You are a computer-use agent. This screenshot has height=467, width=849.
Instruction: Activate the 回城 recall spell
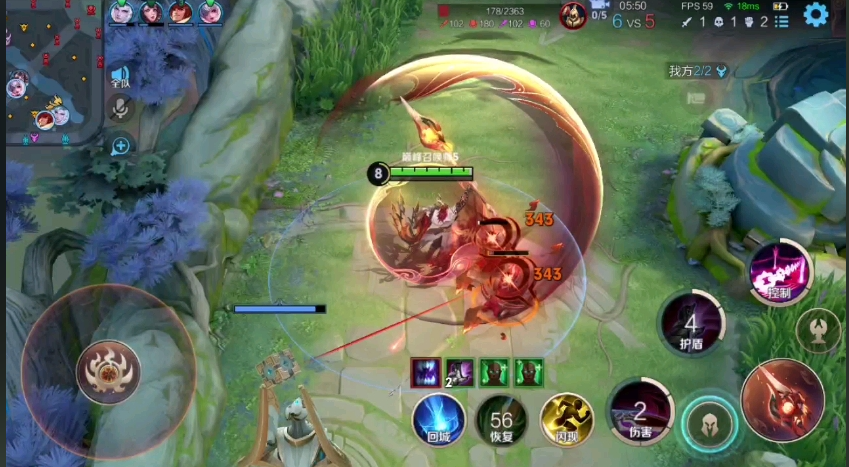coord(437,418)
